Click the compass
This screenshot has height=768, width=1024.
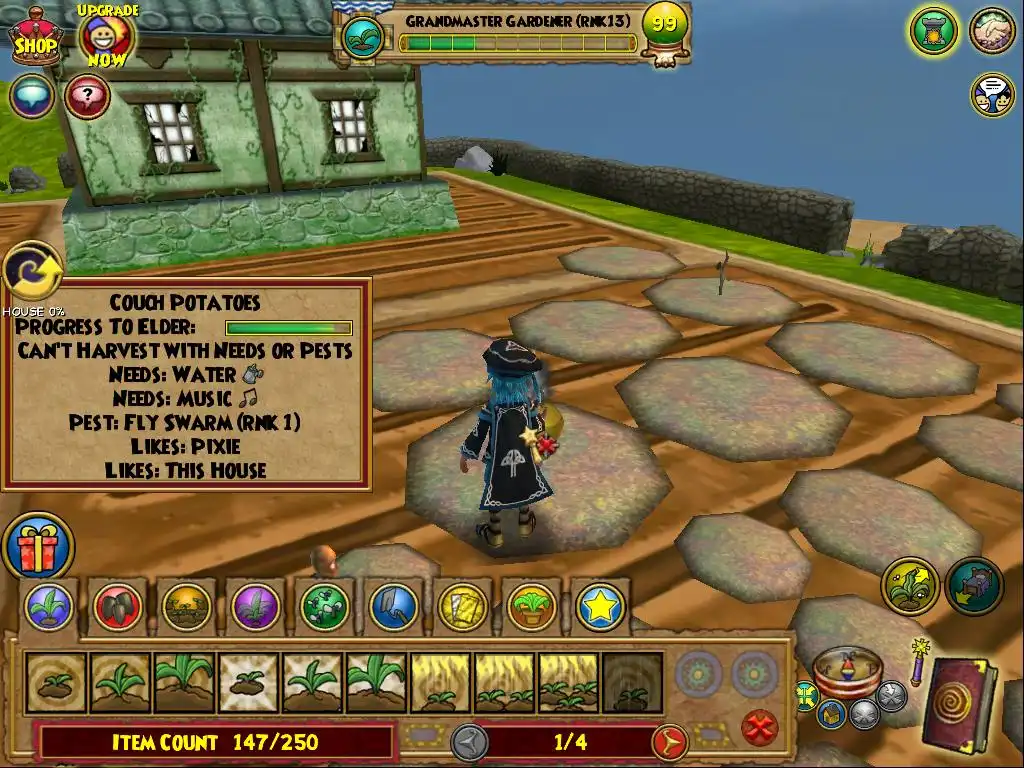coord(845,672)
